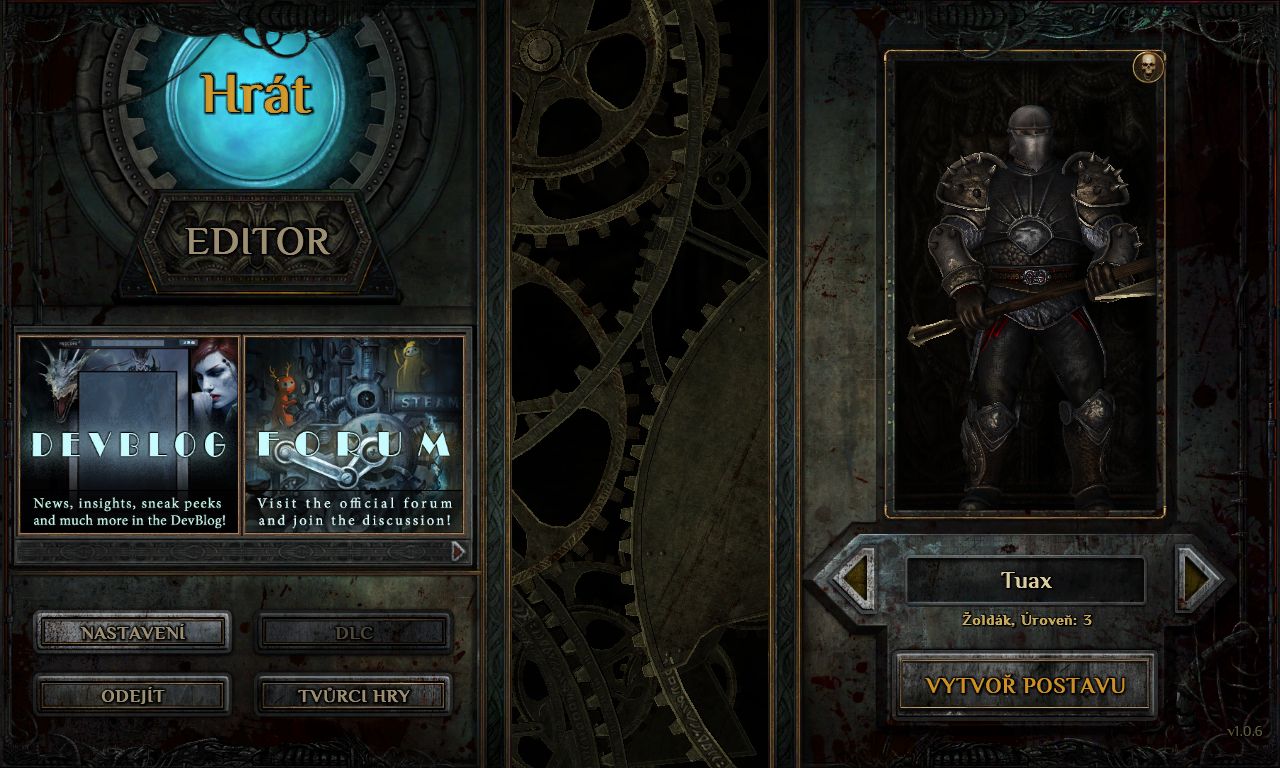Select the DLC button

(x=354, y=632)
